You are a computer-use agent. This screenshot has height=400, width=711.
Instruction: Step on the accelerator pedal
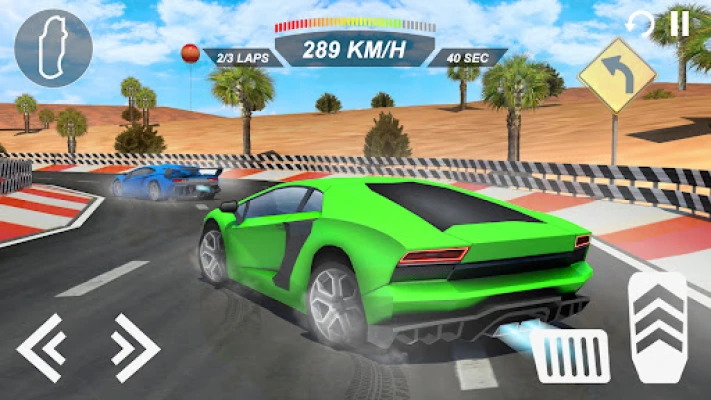pyautogui.click(x=656, y=326)
